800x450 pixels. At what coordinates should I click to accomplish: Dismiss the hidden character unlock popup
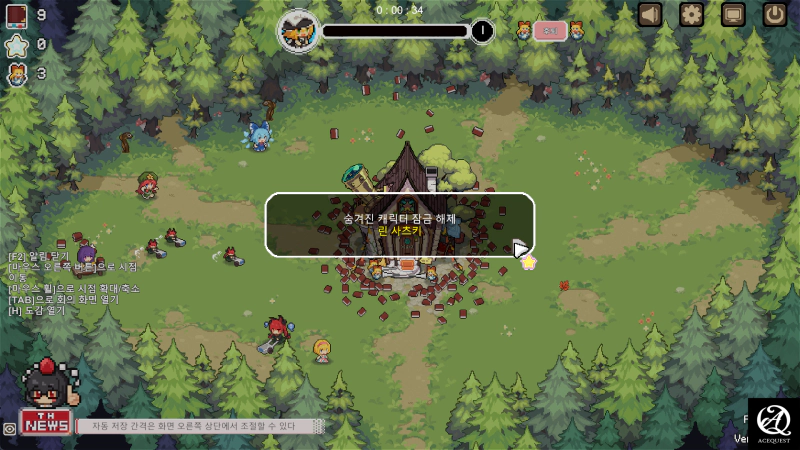400,224
